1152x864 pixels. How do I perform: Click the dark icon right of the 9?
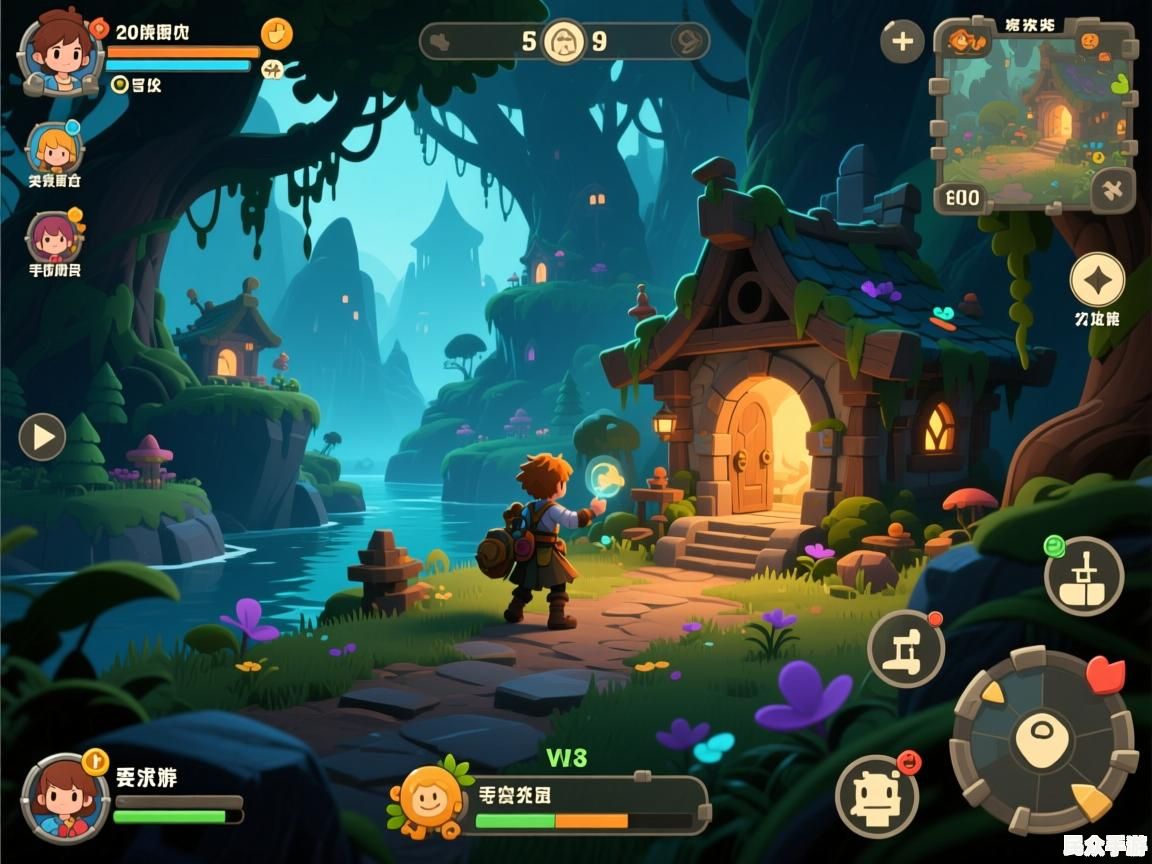click(687, 41)
